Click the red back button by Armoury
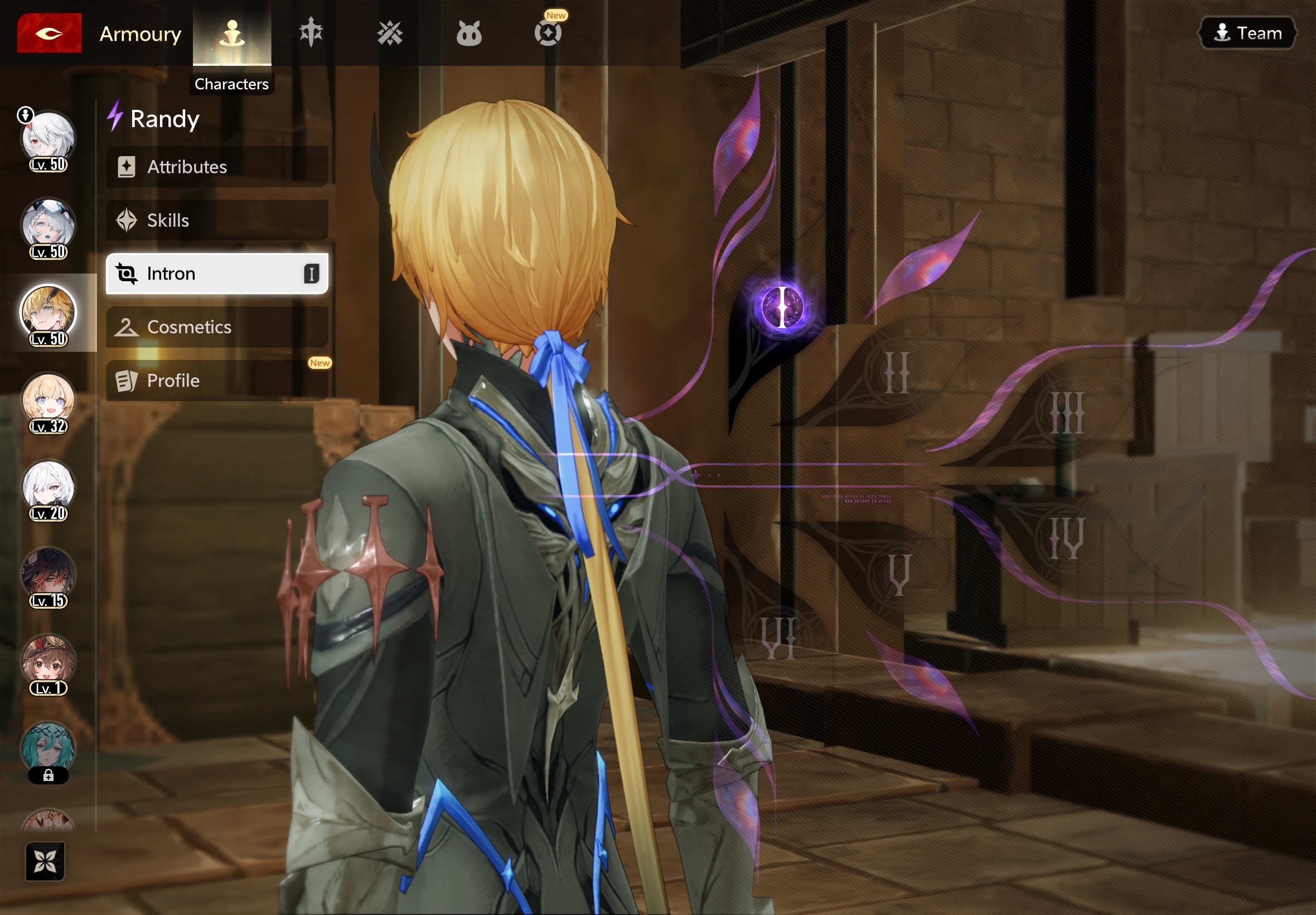This screenshot has height=915, width=1316. tap(49, 33)
